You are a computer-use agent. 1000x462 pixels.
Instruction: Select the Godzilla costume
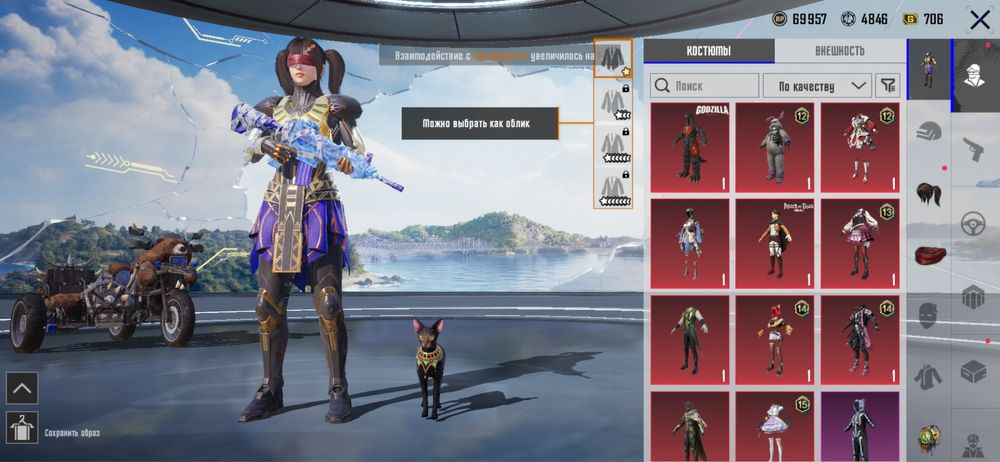pos(689,147)
